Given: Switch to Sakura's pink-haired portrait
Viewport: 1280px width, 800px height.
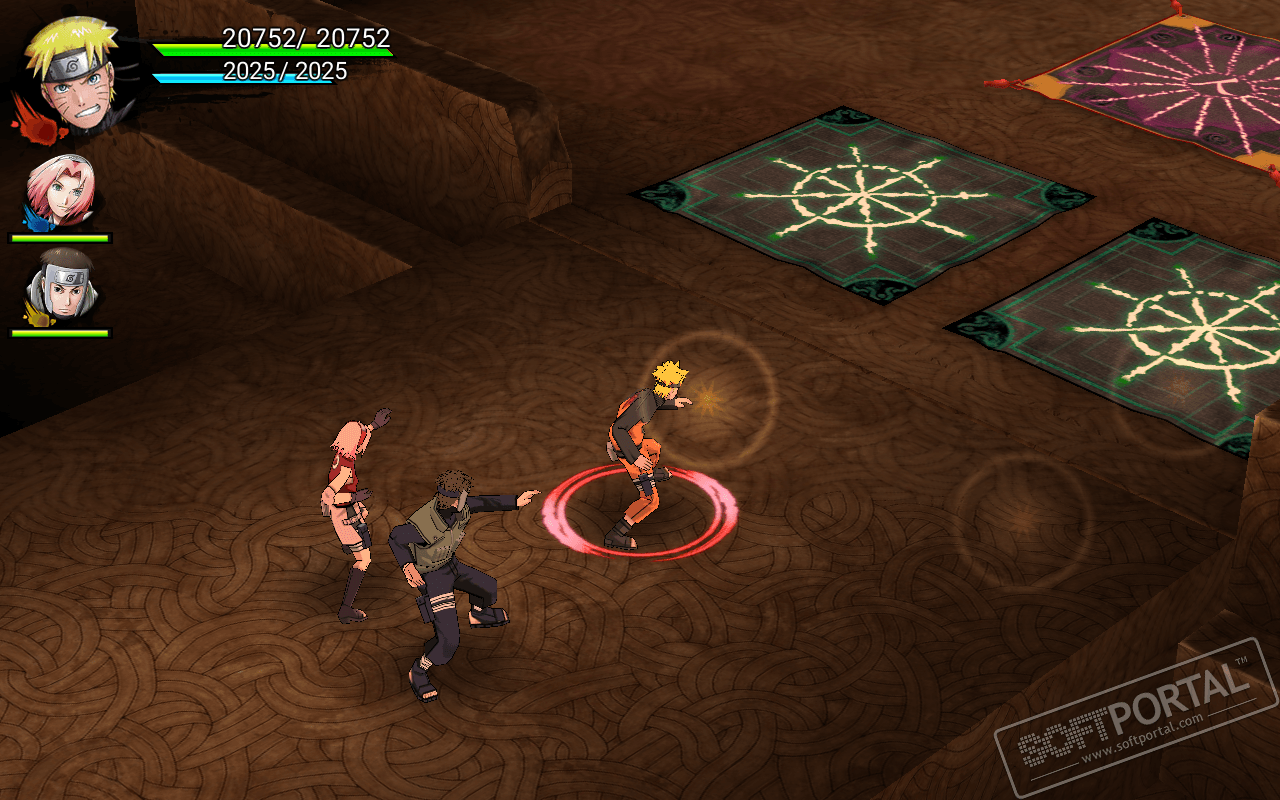Looking at the screenshot, I should (60, 191).
